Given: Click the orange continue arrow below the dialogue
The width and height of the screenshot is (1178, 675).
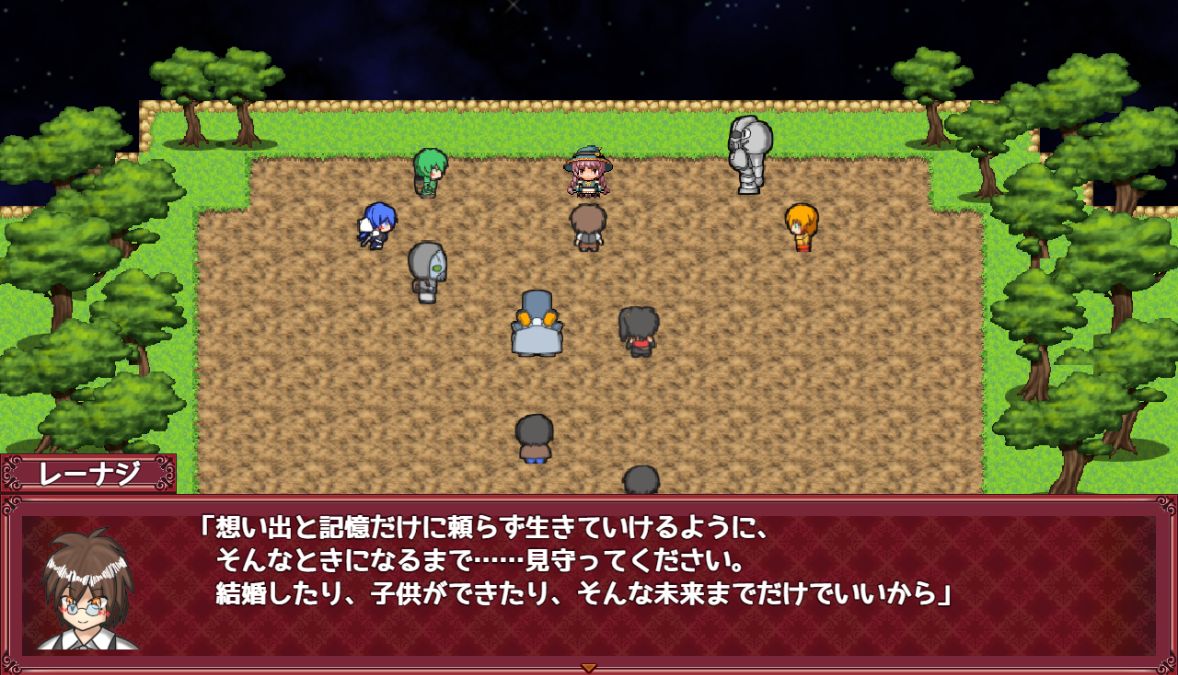Looking at the screenshot, I should [x=588, y=667].
